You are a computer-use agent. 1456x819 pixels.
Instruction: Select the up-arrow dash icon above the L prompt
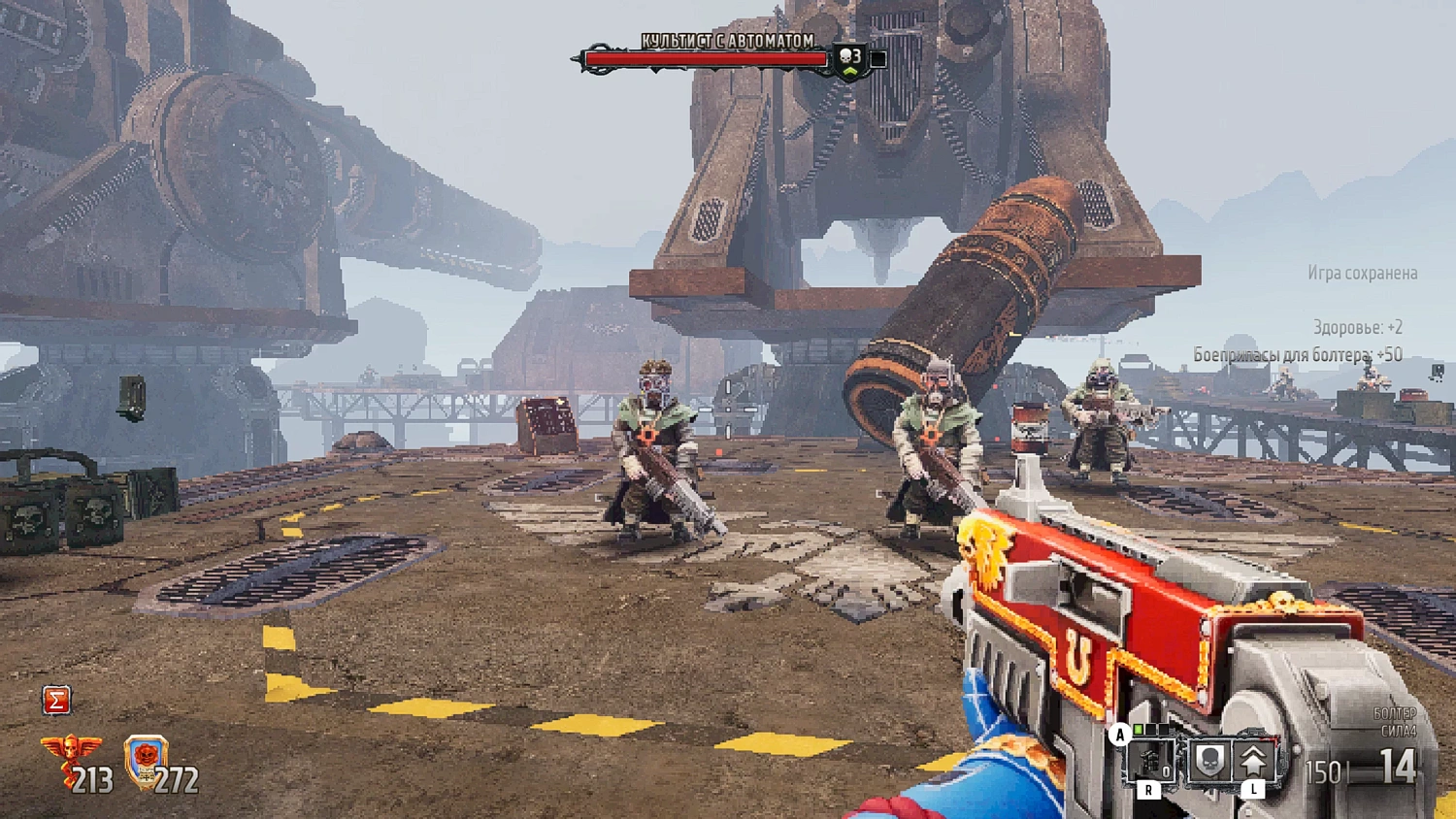coord(1253,760)
